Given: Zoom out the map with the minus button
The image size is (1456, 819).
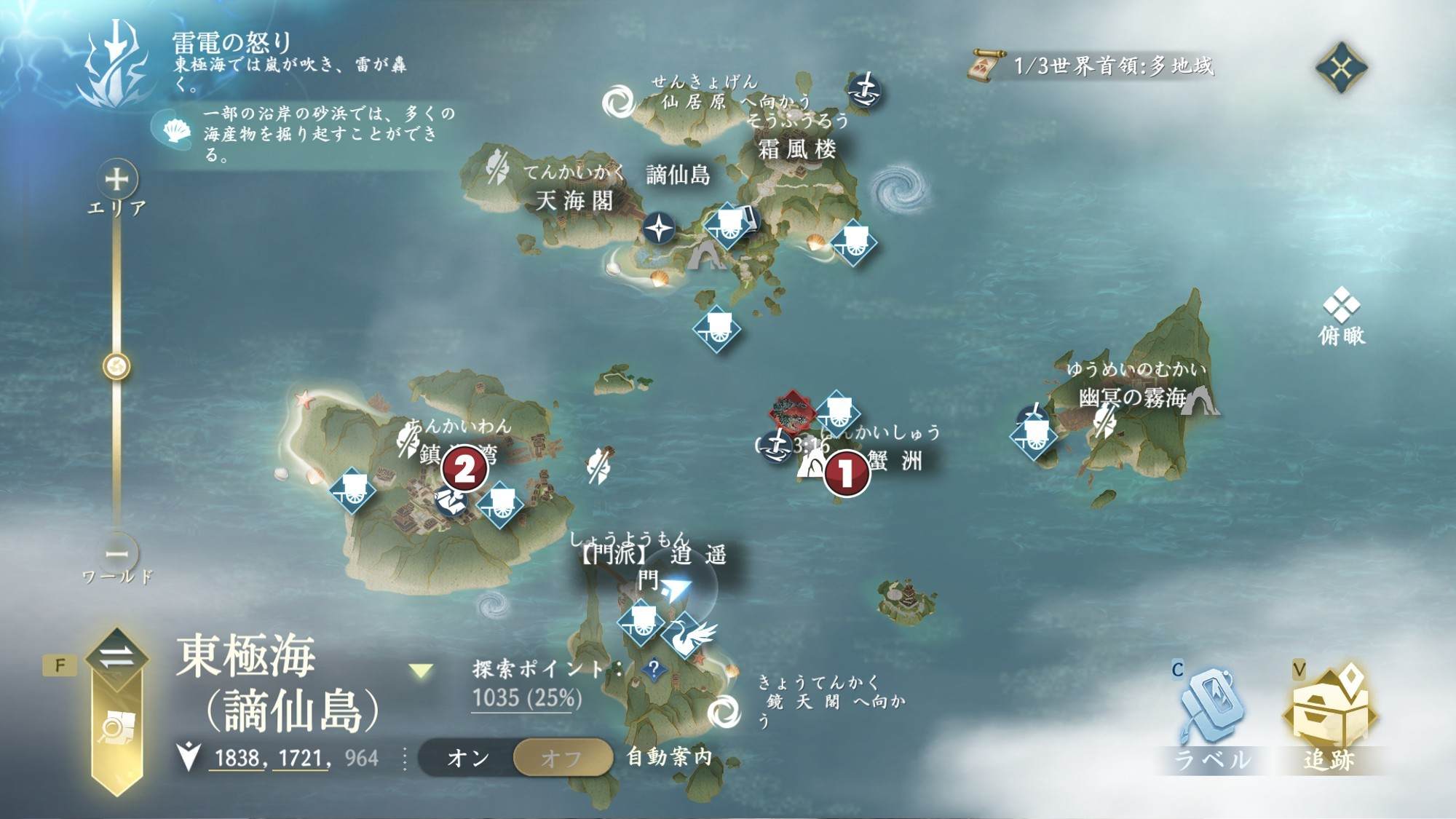Looking at the screenshot, I should point(116,553).
